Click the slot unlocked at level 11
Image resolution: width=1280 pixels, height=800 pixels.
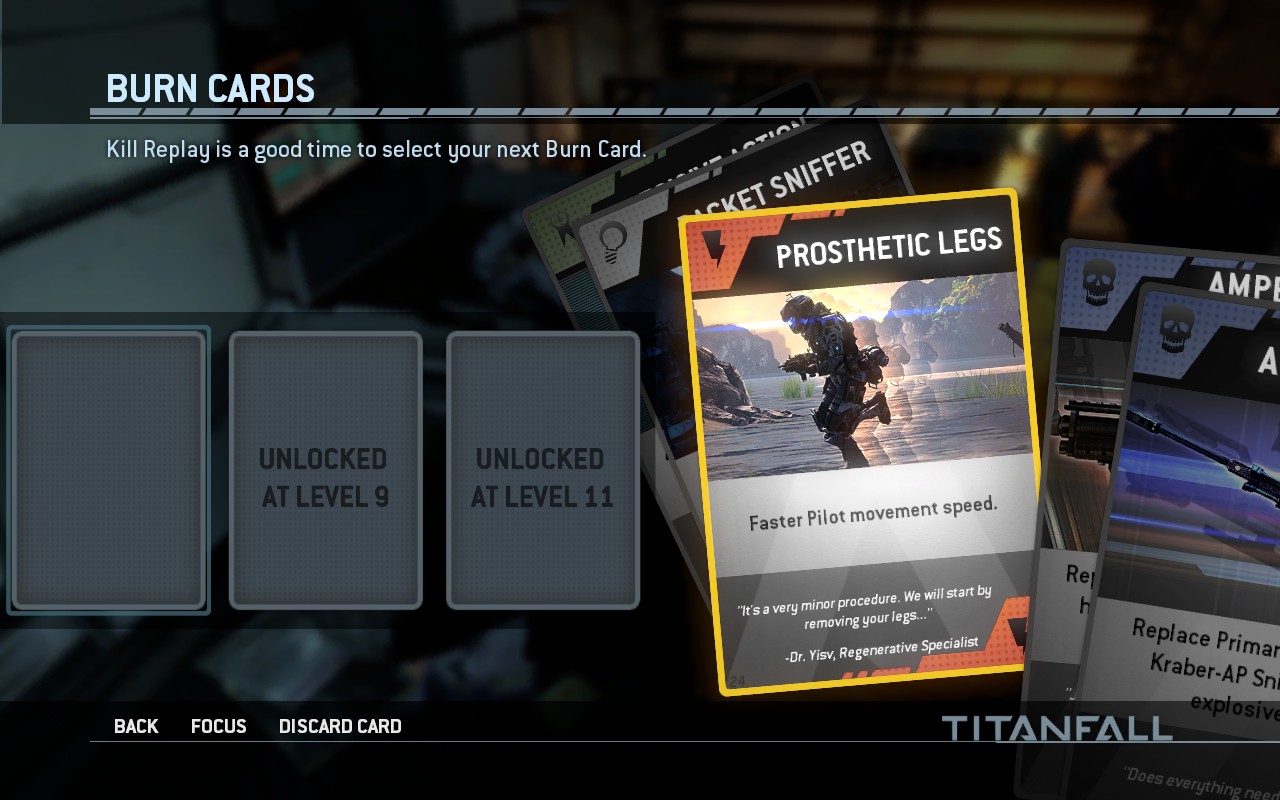pos(542,470)
